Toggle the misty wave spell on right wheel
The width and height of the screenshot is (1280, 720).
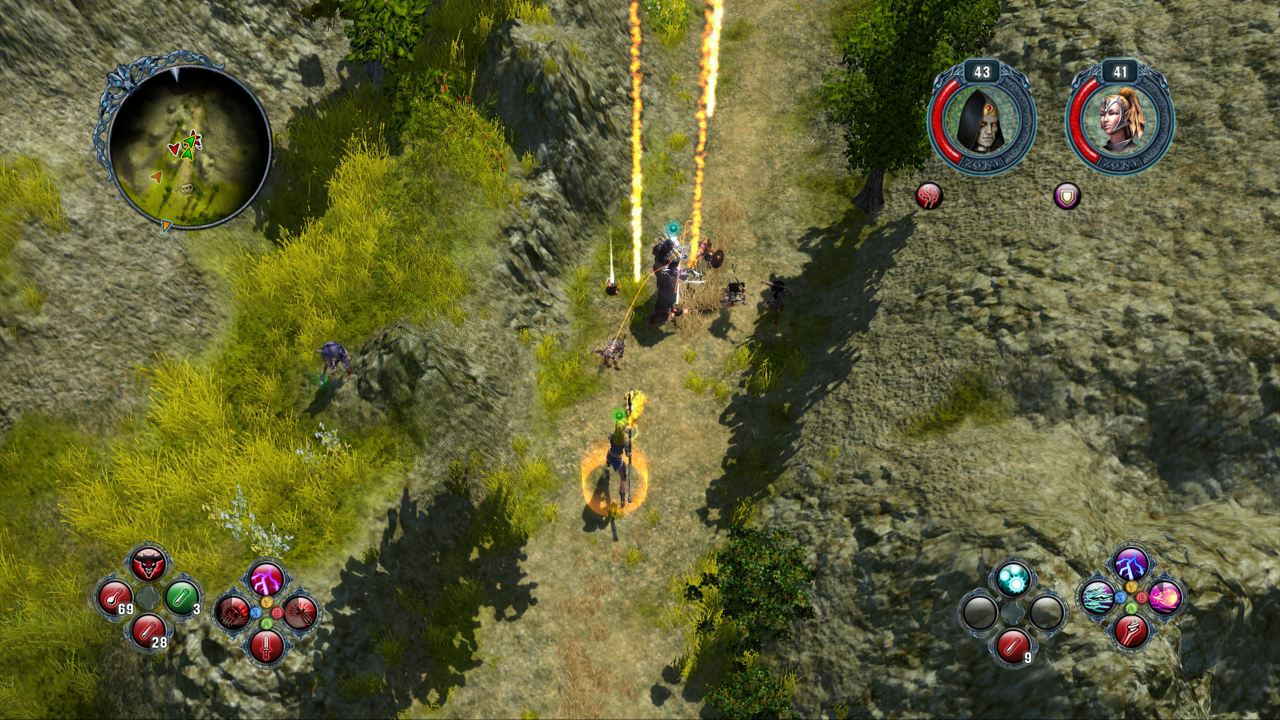1097,599
